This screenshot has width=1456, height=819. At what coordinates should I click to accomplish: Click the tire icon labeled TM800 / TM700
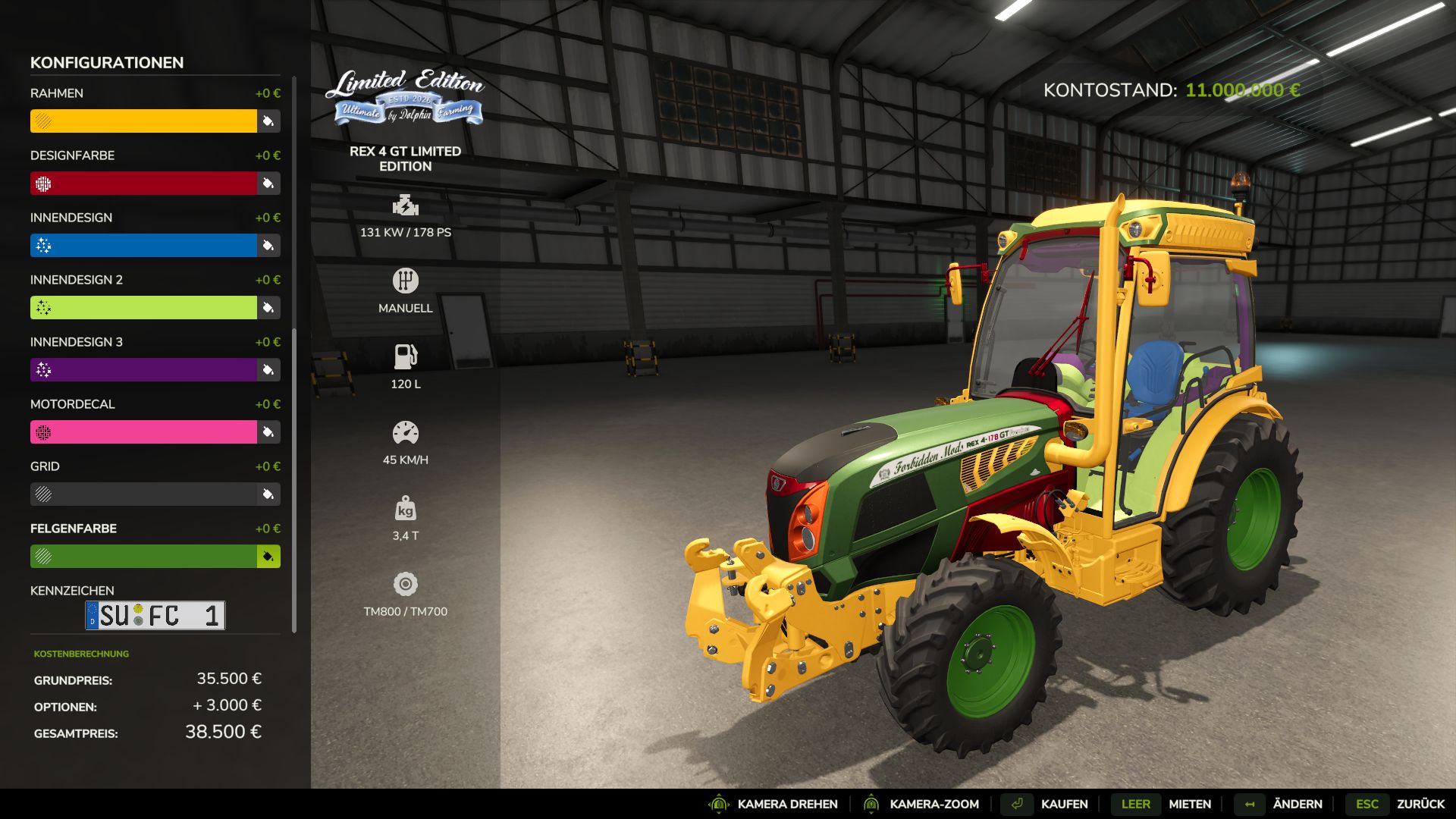point(406,585)
